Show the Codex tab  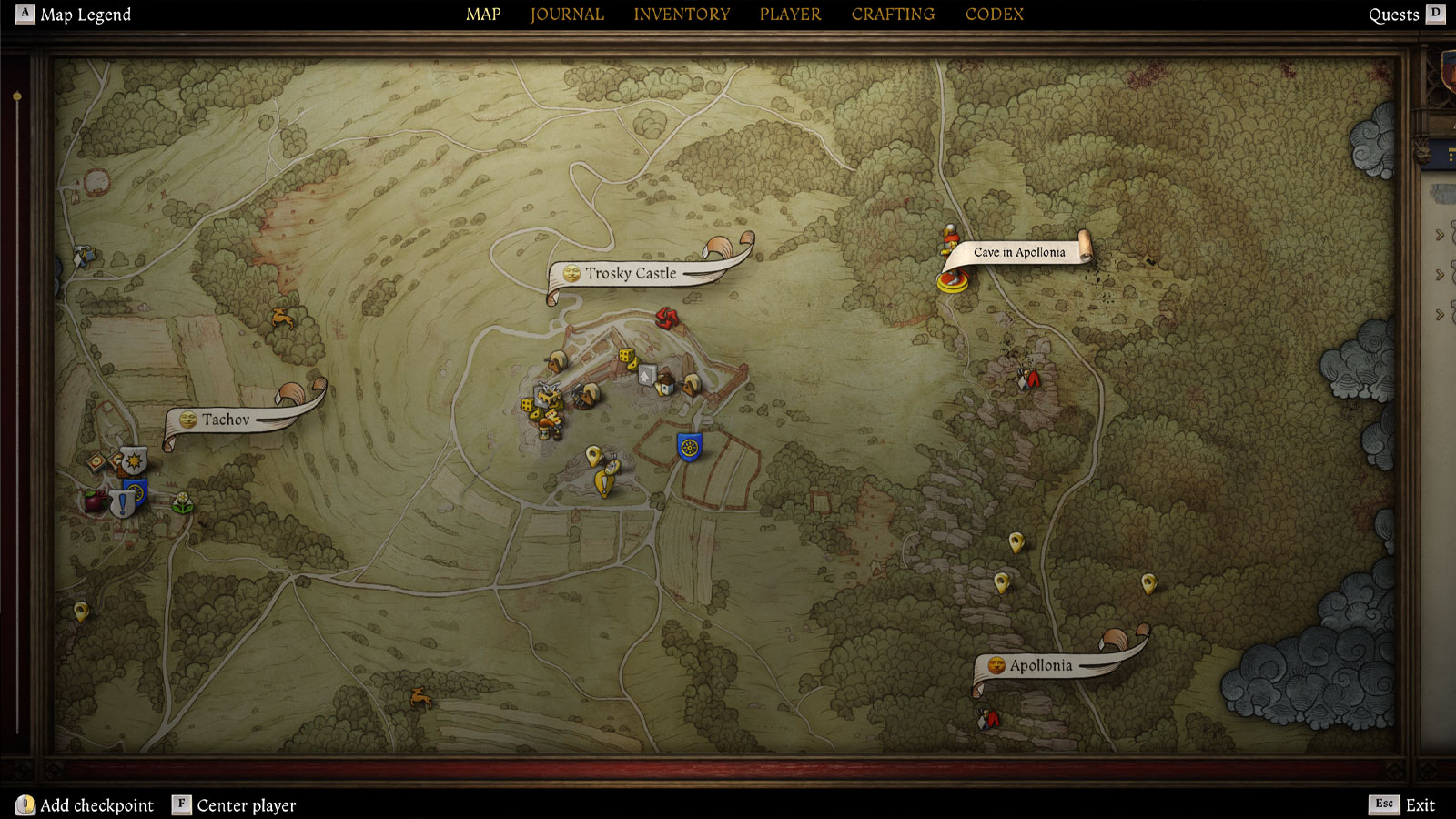[x=995, y=15]
